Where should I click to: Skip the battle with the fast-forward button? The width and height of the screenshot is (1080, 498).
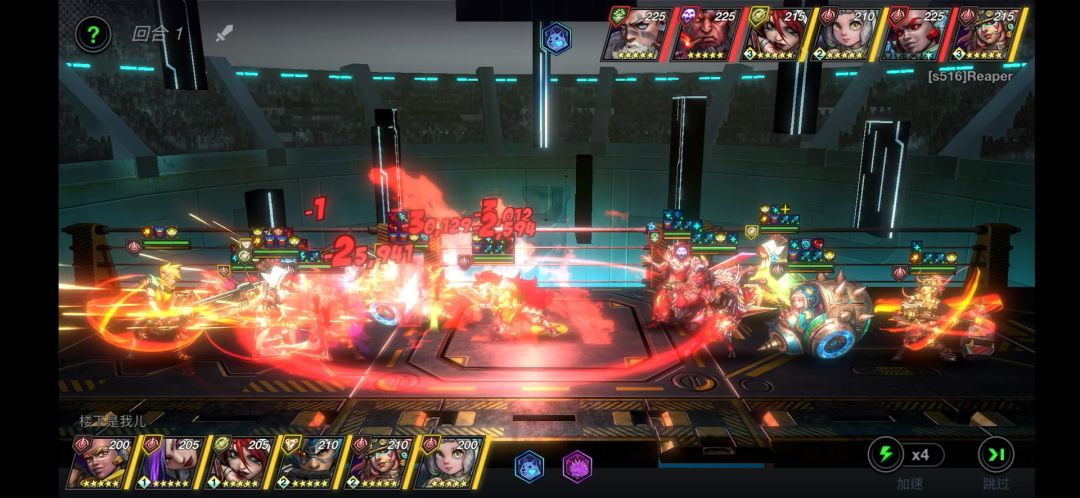coord(996,455)
